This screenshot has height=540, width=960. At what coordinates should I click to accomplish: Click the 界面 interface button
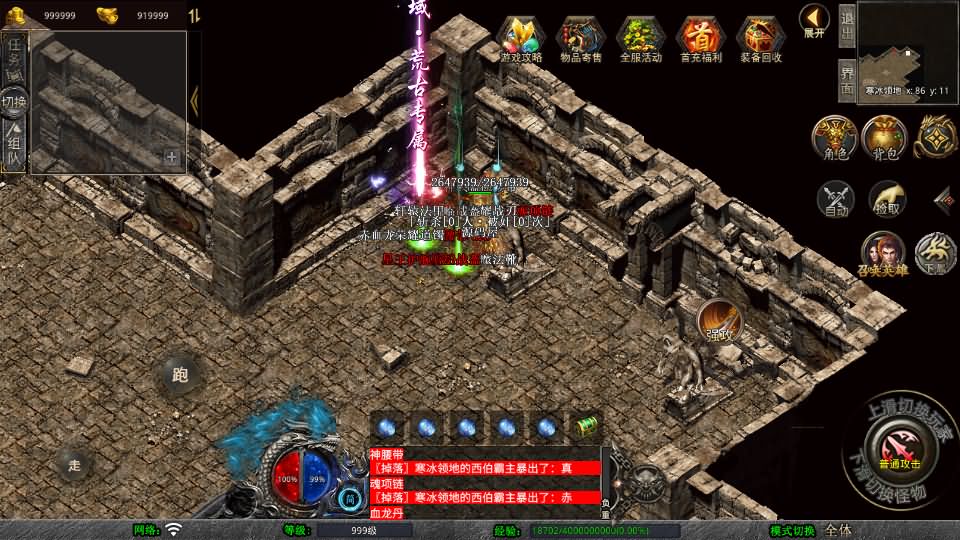click(847, 79)
